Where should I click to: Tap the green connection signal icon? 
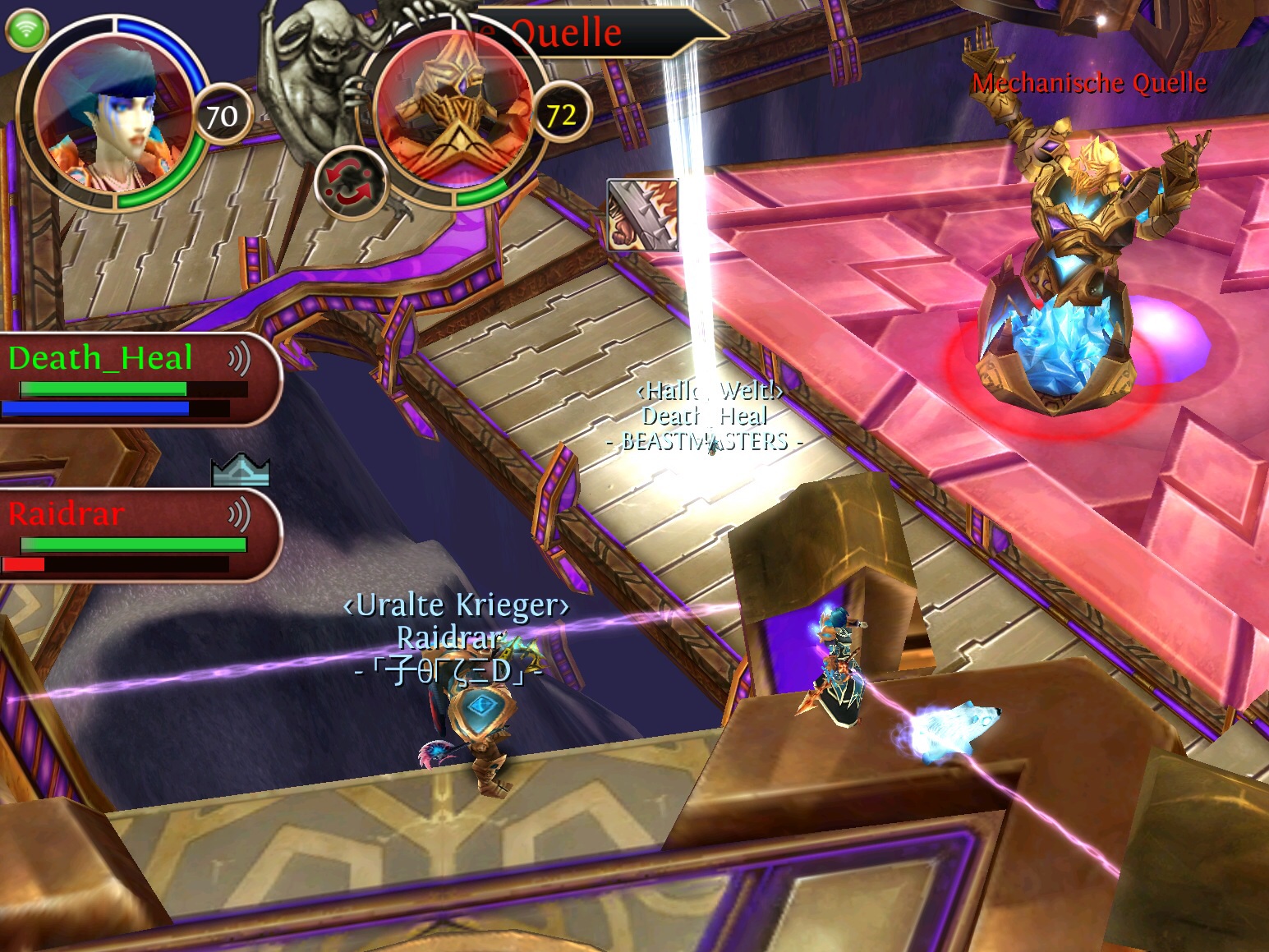click(x=25, y=30)
